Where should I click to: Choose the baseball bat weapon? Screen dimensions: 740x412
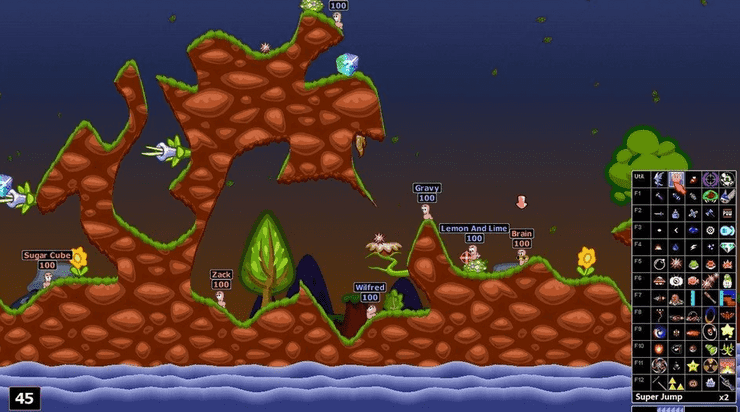(711, 298)
